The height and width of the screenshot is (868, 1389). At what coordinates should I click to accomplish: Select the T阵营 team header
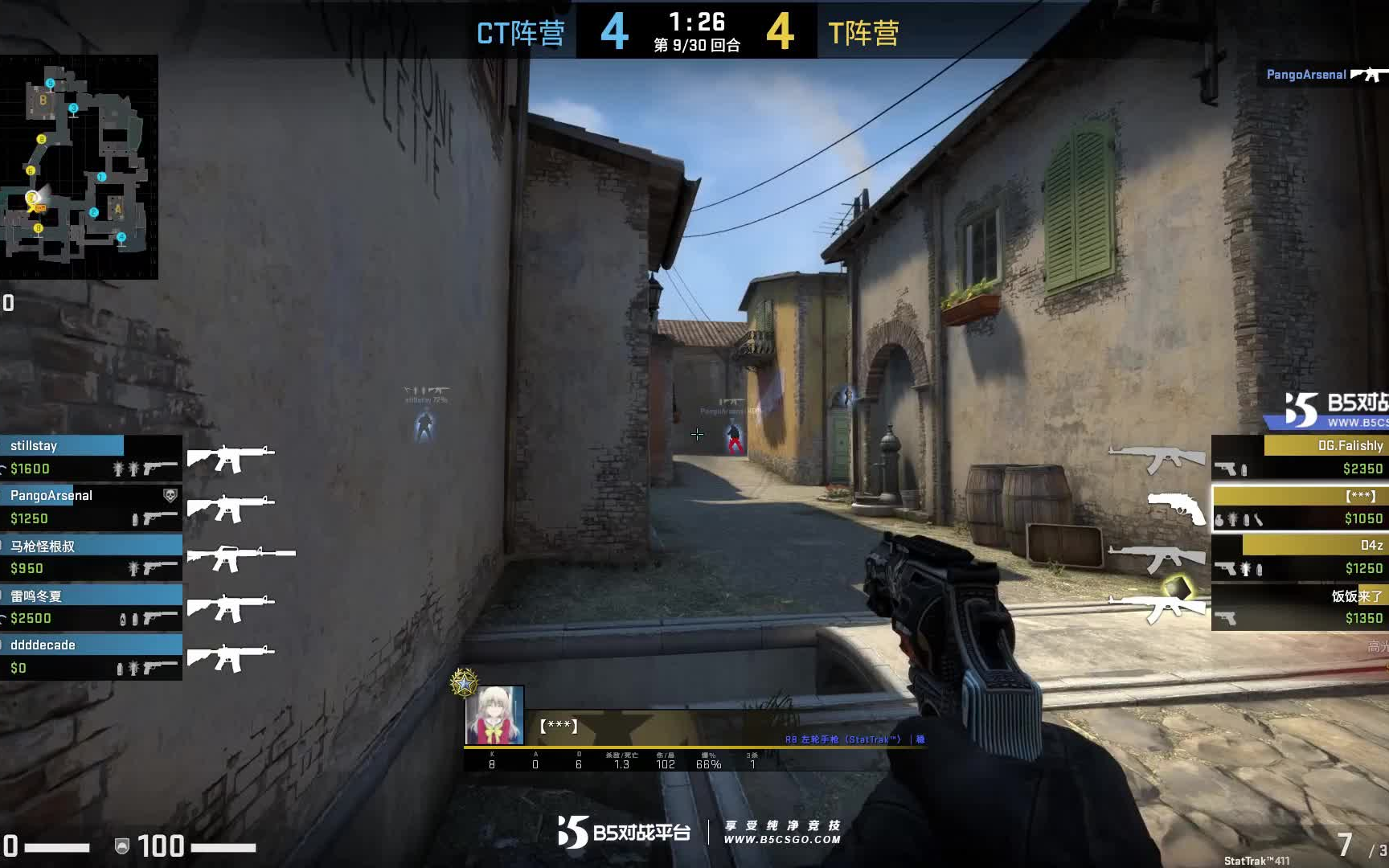(x=862, y=33)
